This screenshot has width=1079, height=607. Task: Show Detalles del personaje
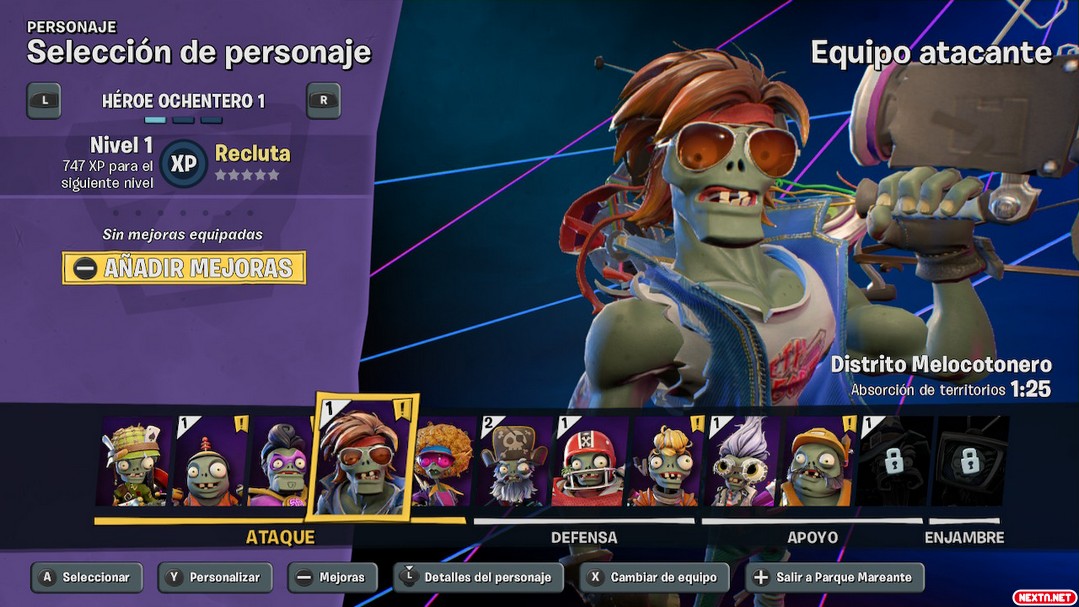tap(478, 577)
